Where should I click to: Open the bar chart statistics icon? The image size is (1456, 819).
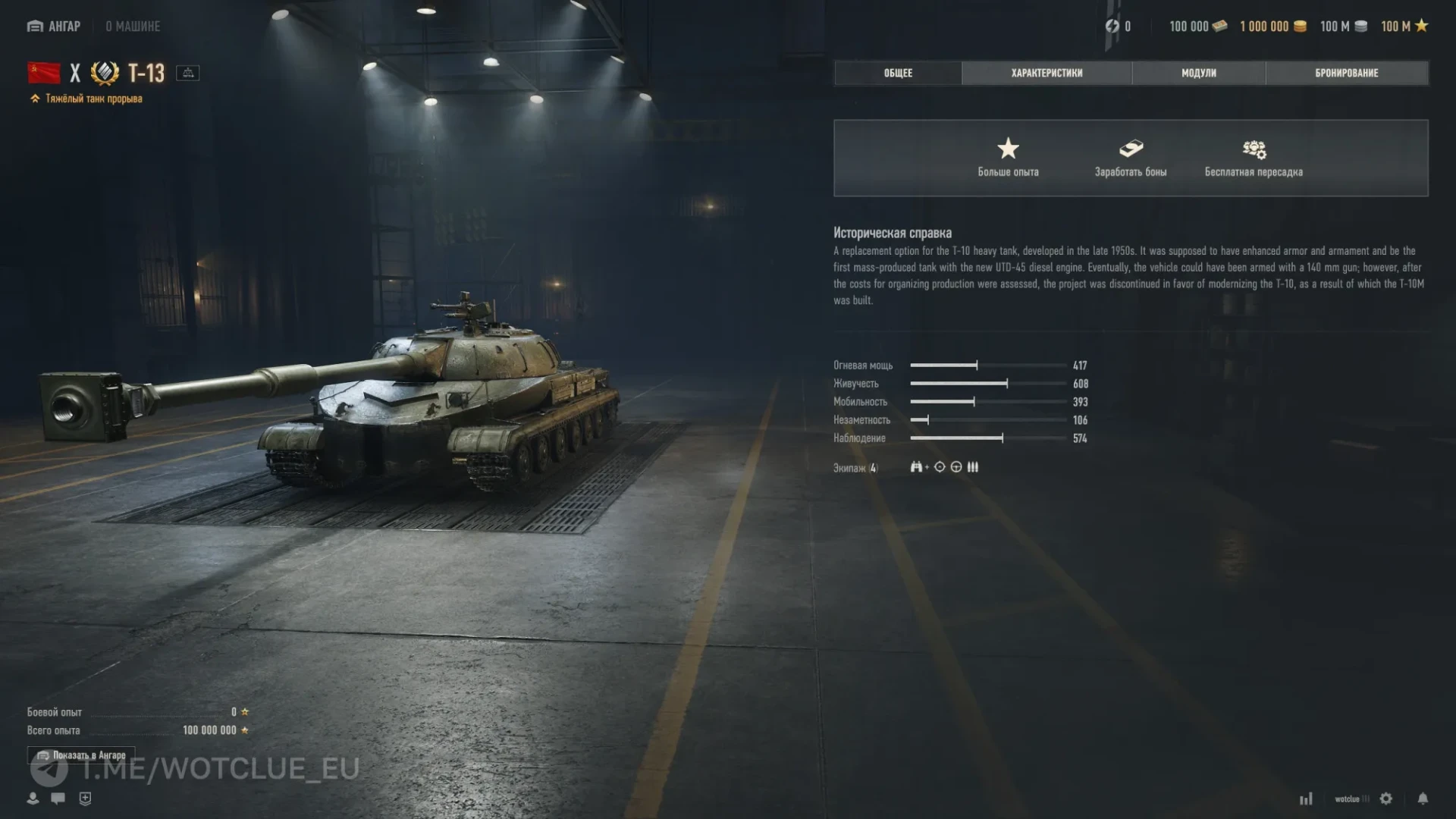1306,799
